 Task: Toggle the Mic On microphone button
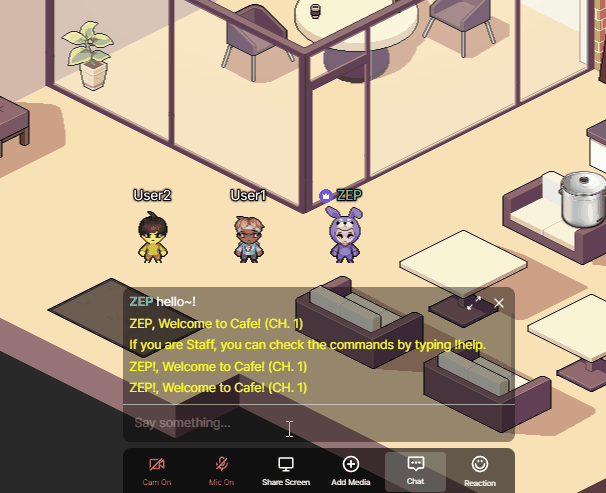pos(221,470)
